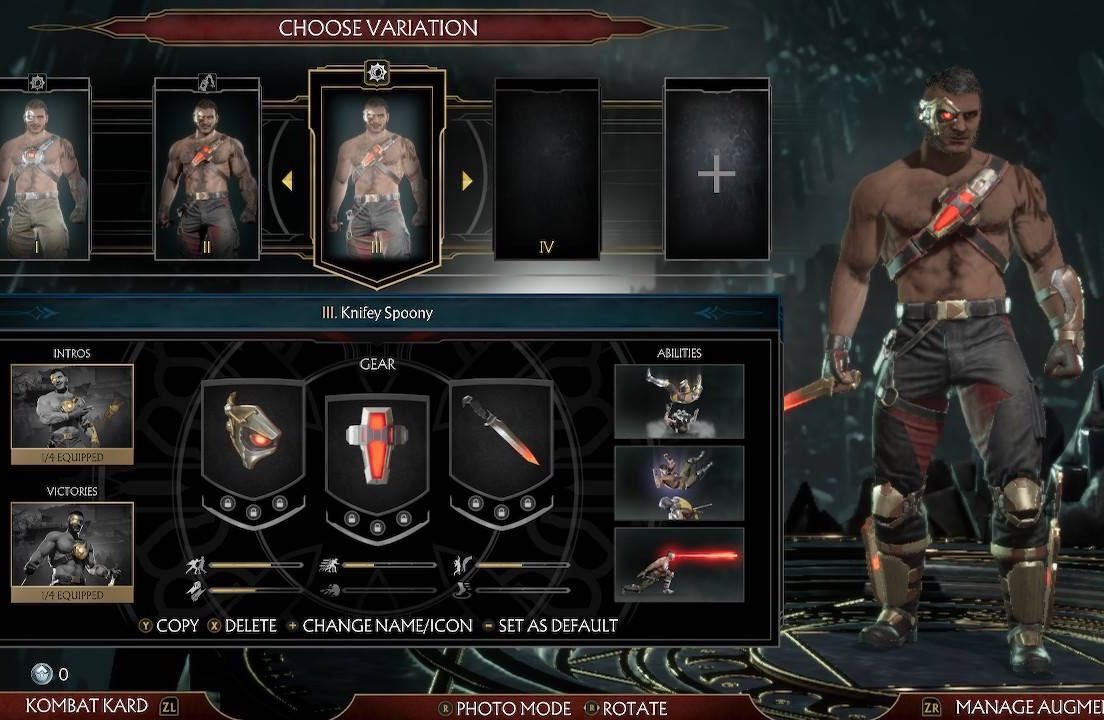Click the left yellow arrow beside variation III

(x=287, y=181)
